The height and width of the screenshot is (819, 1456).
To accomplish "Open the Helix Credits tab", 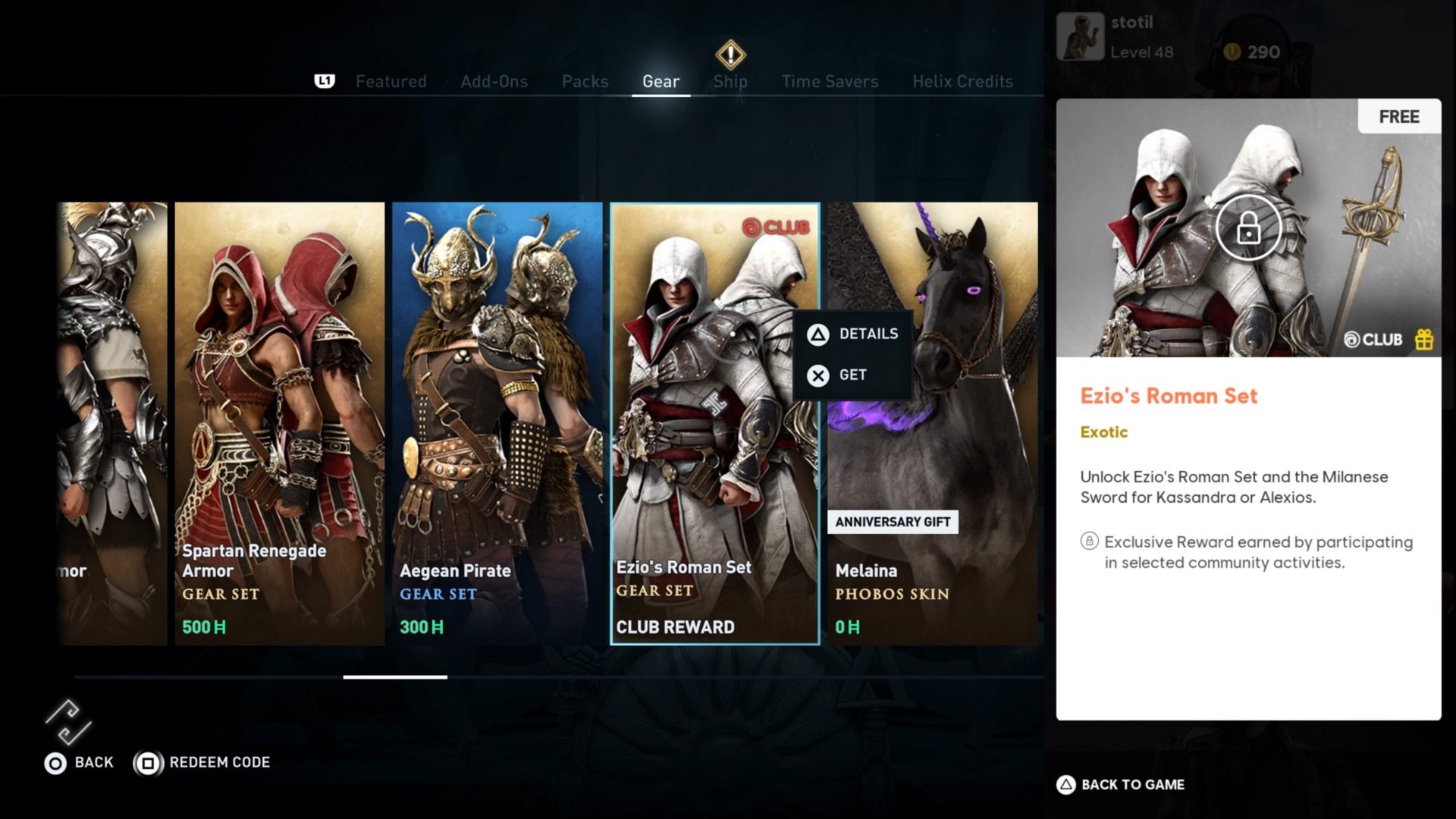I will tap(962, 81).
